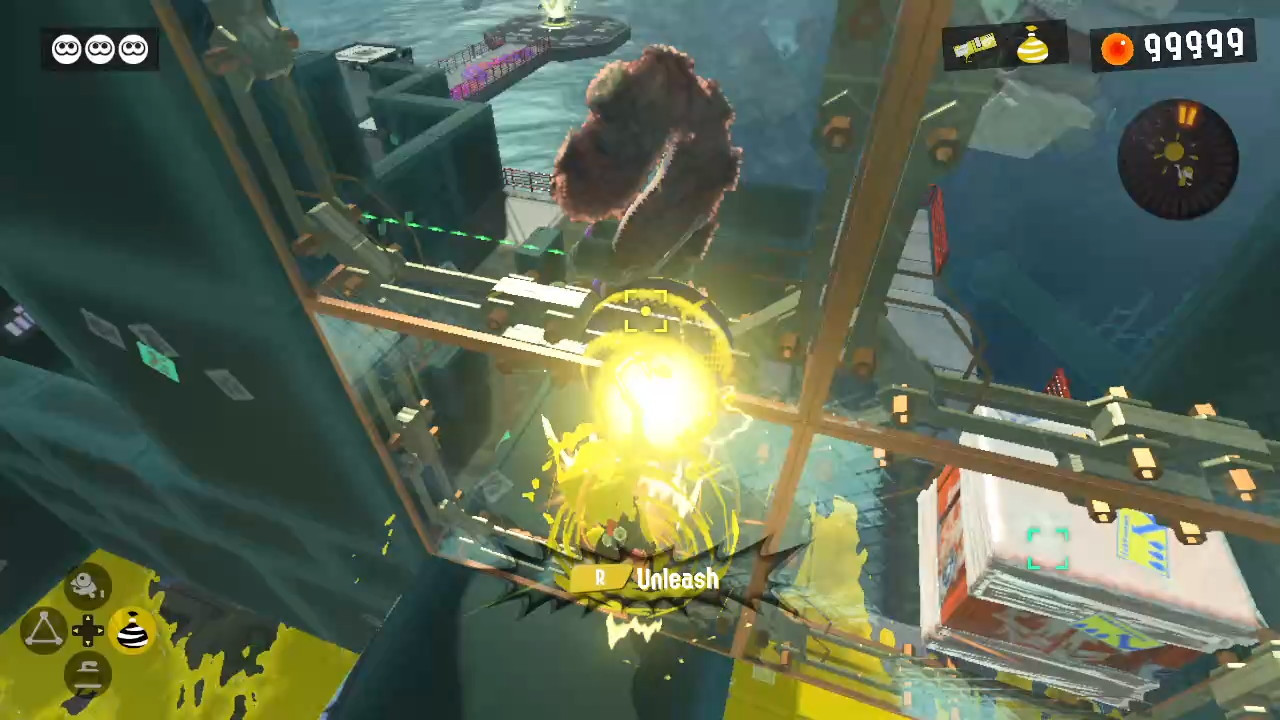Select the highlighted golden egg d-pad icon

coord(131,630)
